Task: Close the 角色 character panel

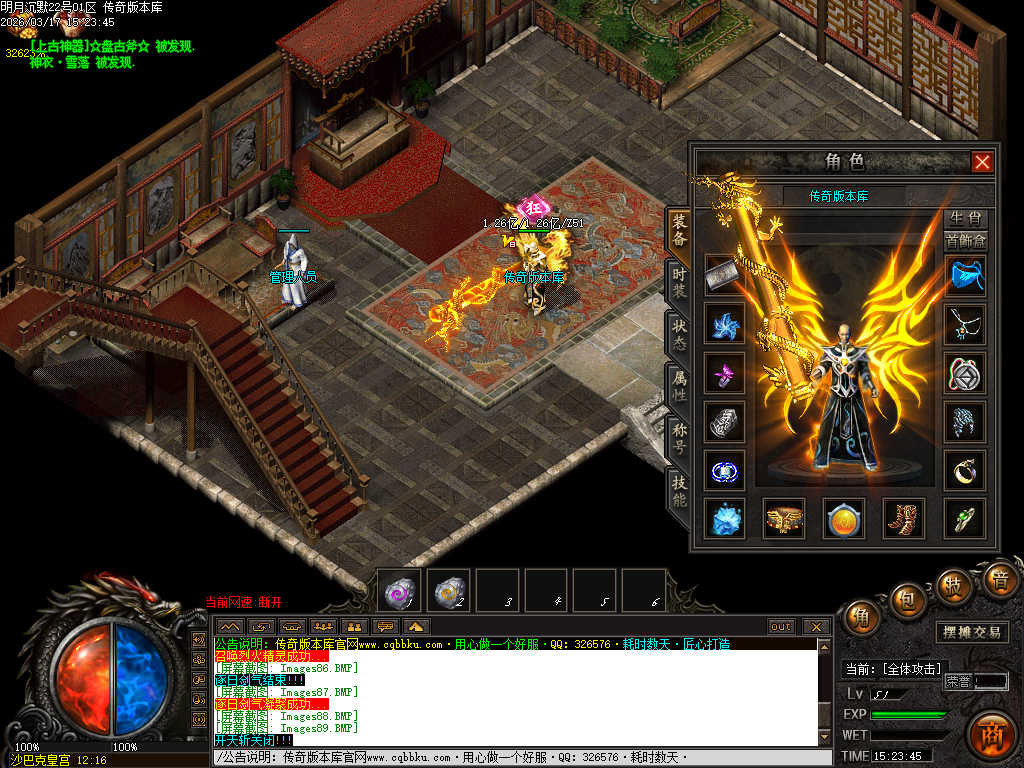Action: [982, 161]
